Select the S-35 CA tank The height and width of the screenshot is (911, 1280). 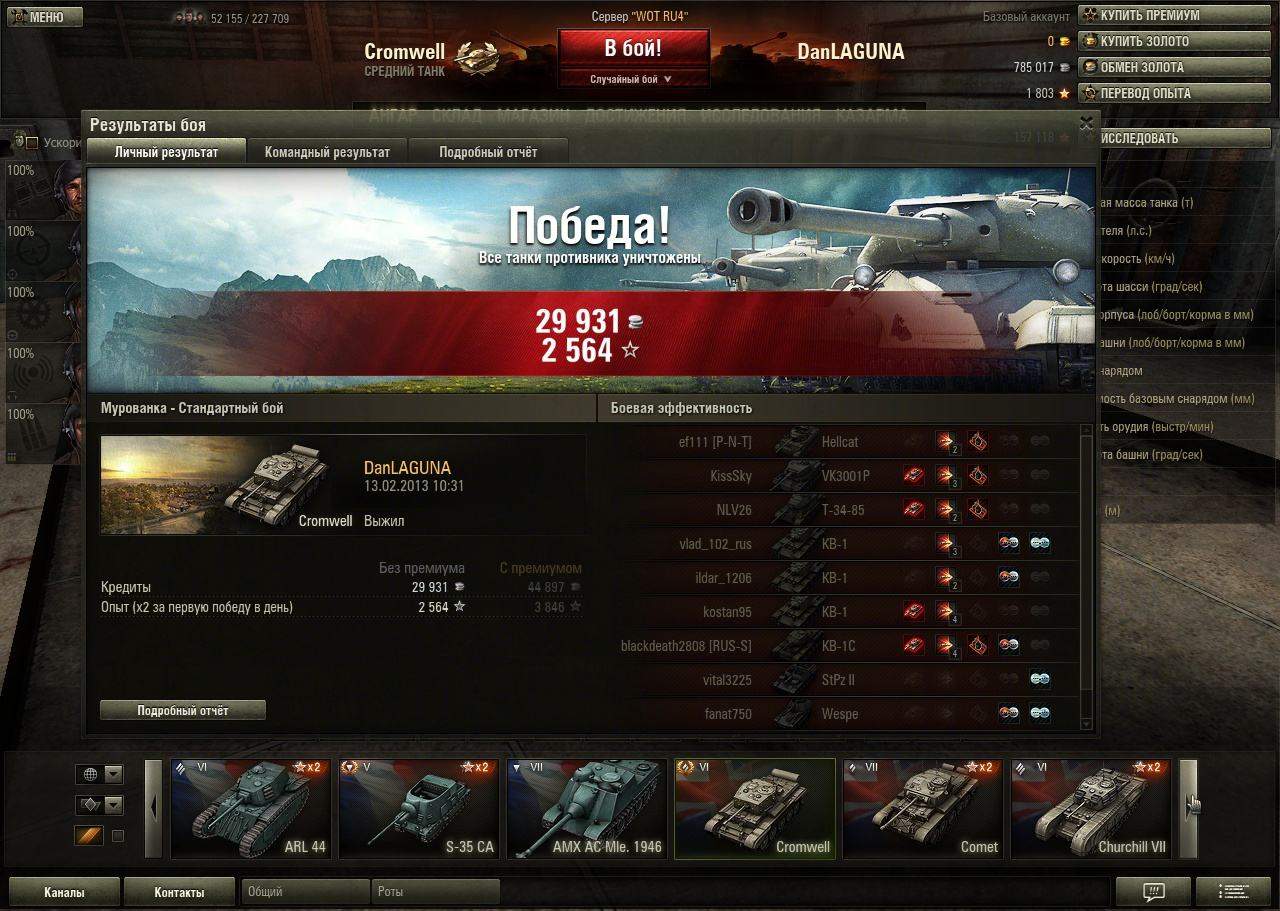click(x=418, y=808)
